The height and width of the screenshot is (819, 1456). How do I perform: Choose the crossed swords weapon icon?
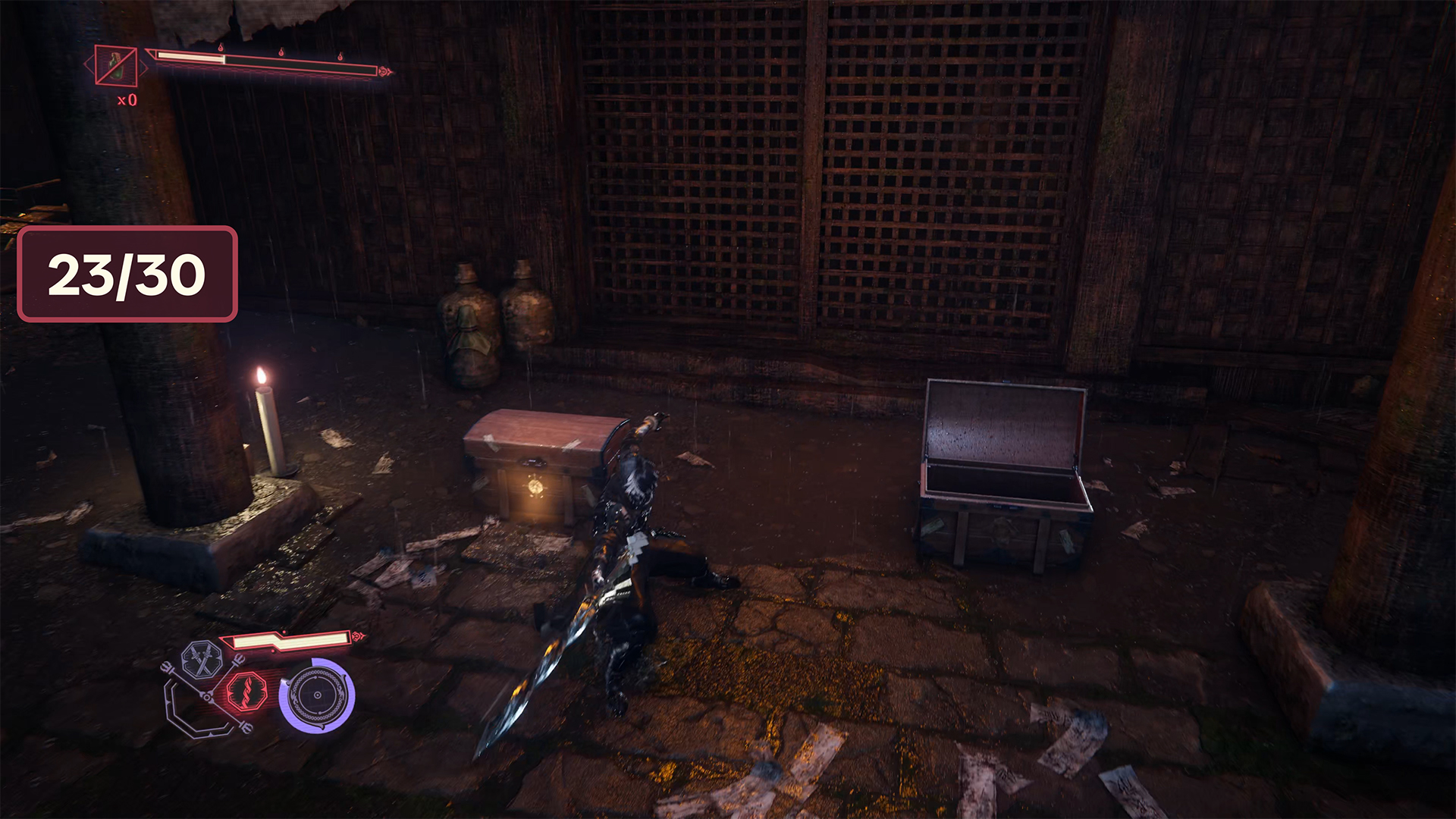201,660
